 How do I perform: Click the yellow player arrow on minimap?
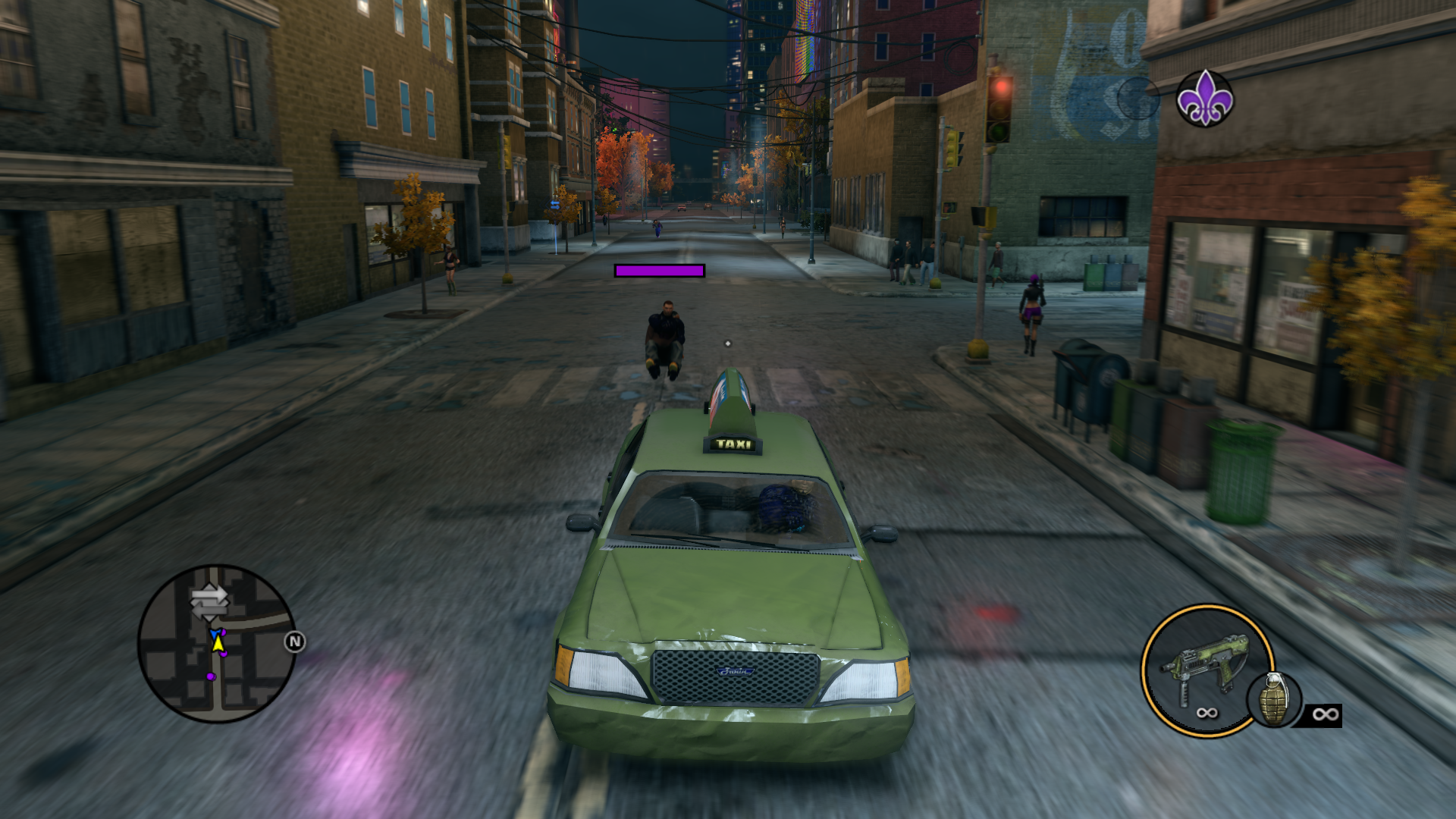pyautogui.click(x=218, y=644)
